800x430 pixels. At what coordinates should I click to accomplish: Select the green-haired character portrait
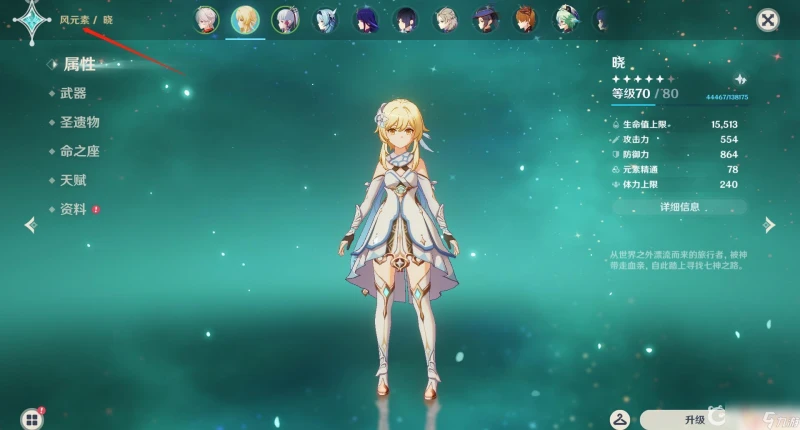[567, 19]
